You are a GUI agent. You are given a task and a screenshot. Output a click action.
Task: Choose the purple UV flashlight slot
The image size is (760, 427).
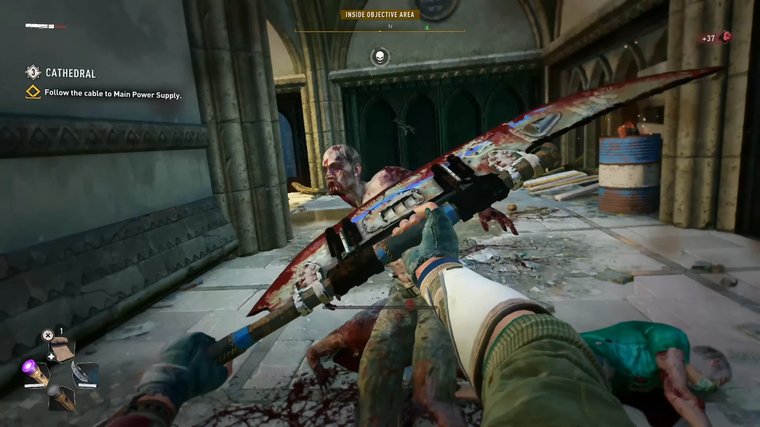point(32,371)
